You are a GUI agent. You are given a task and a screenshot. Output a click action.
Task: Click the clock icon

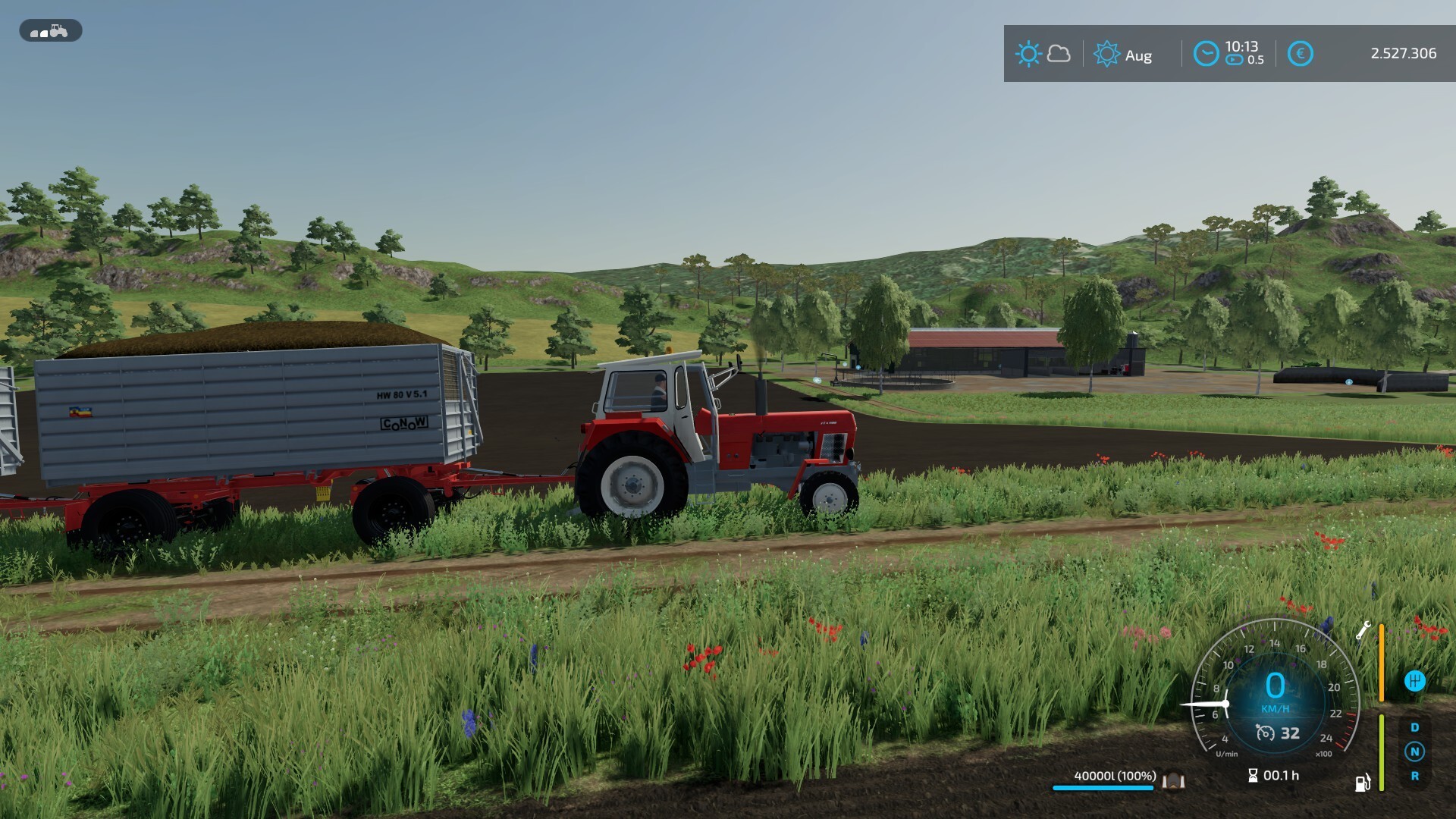(x=1206, y=54)
